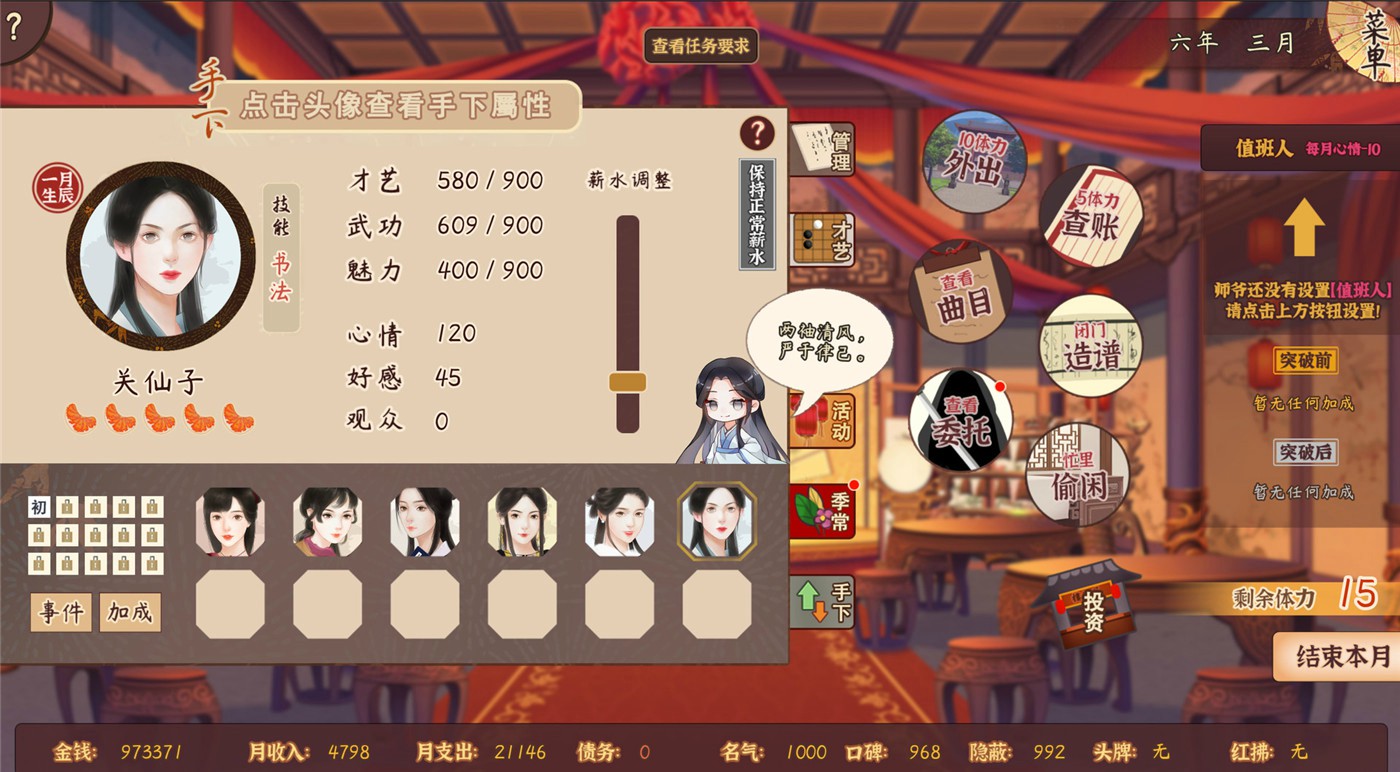Open the help icon beside 薪水调整

click(756, 134)
